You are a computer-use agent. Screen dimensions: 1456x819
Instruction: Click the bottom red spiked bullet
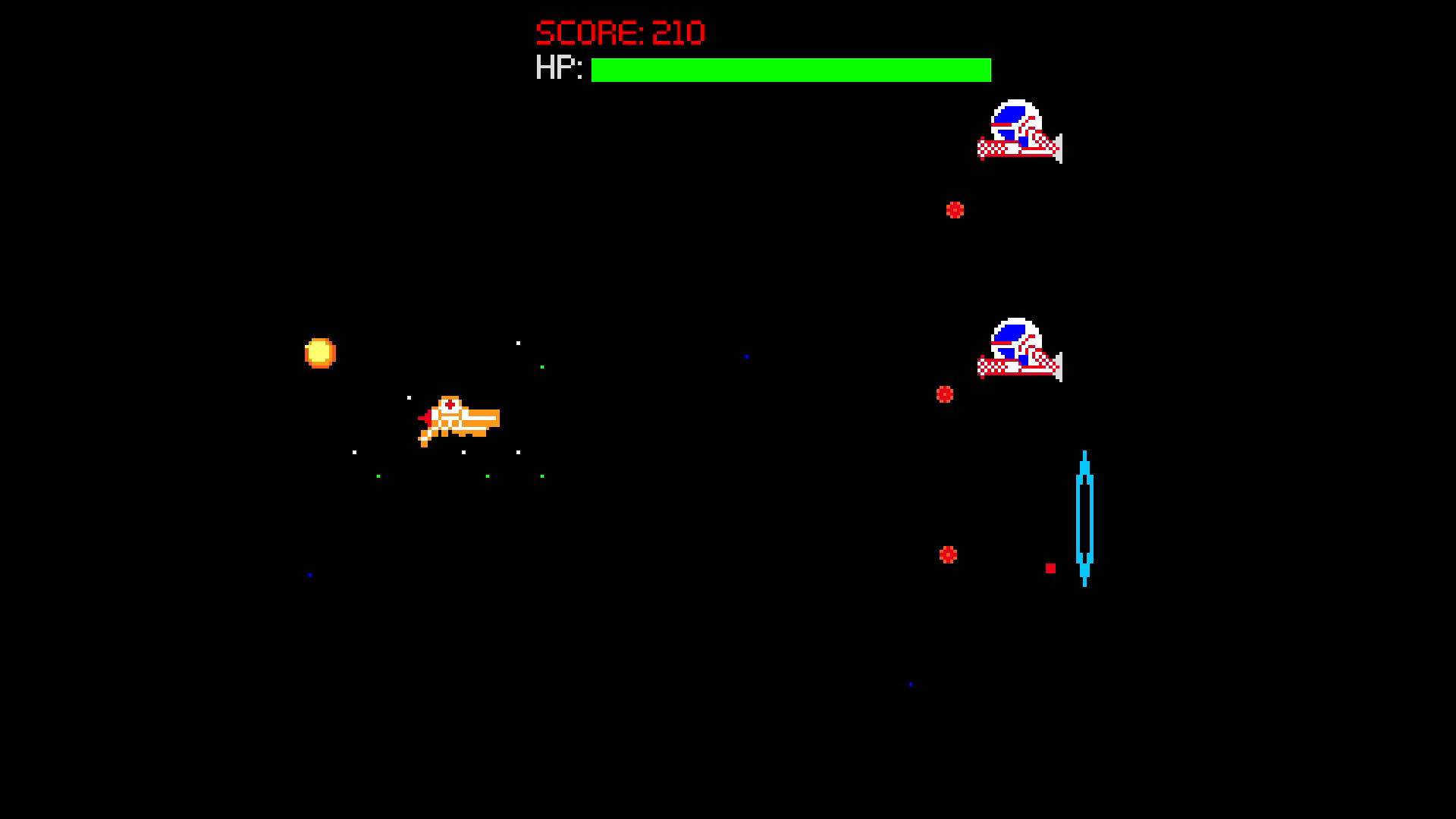(x=947, y=554)
